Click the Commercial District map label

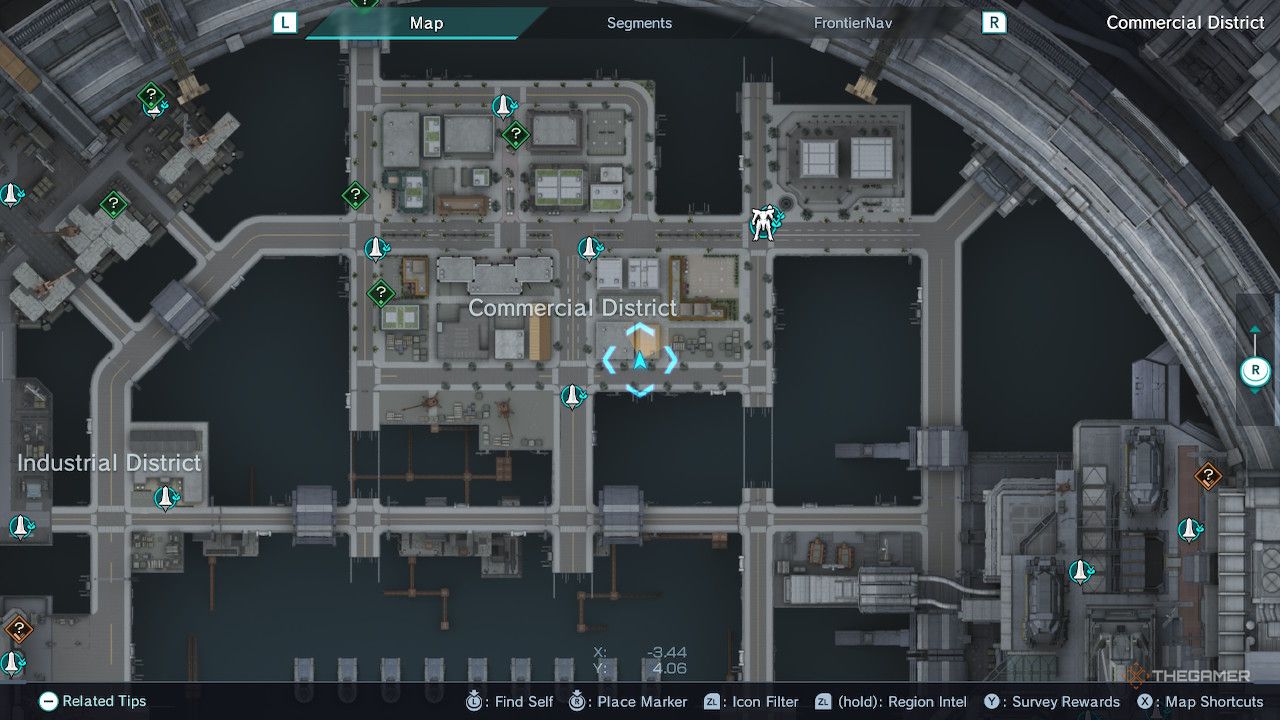tap(572, 308)
